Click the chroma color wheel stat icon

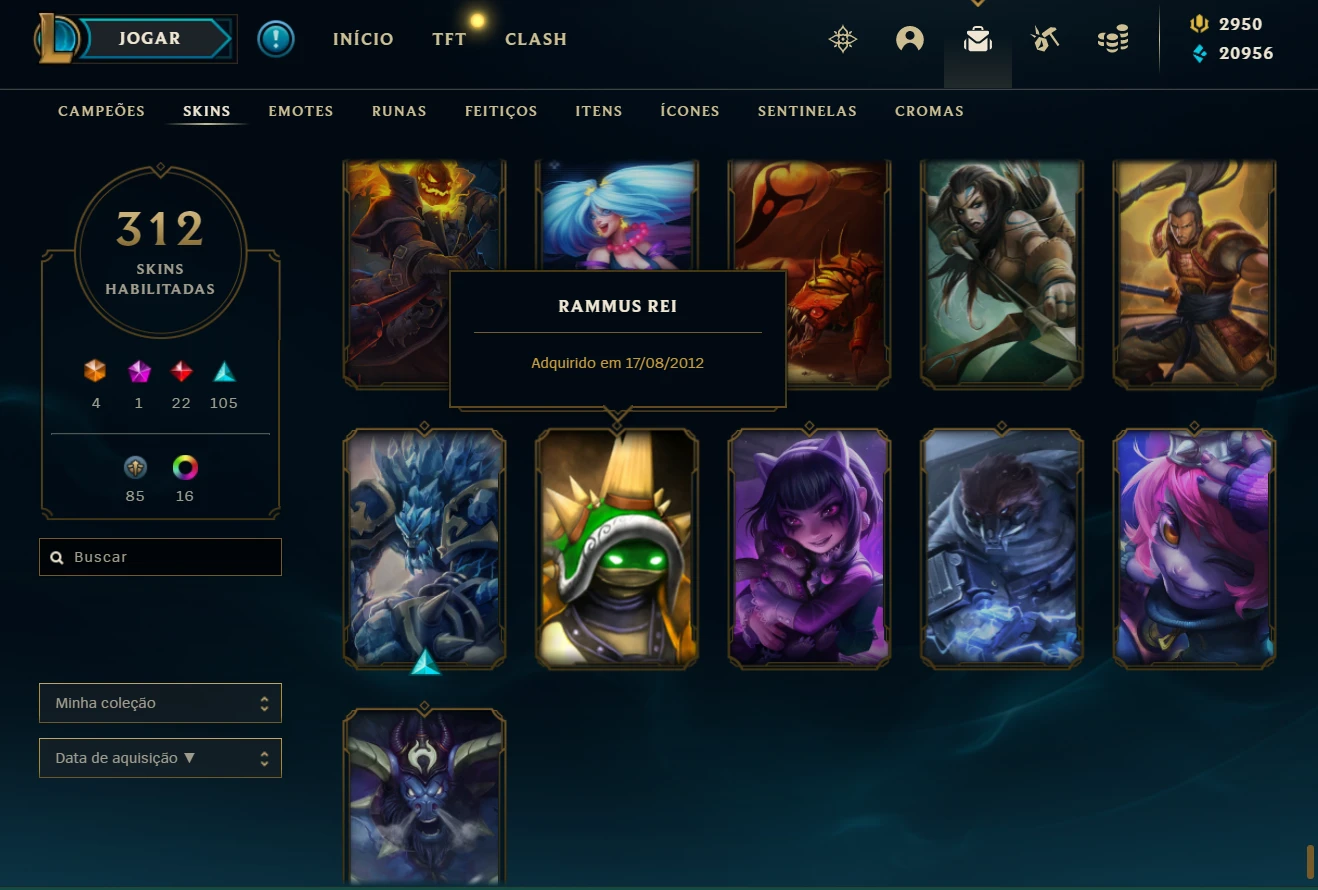coord(185,467)
